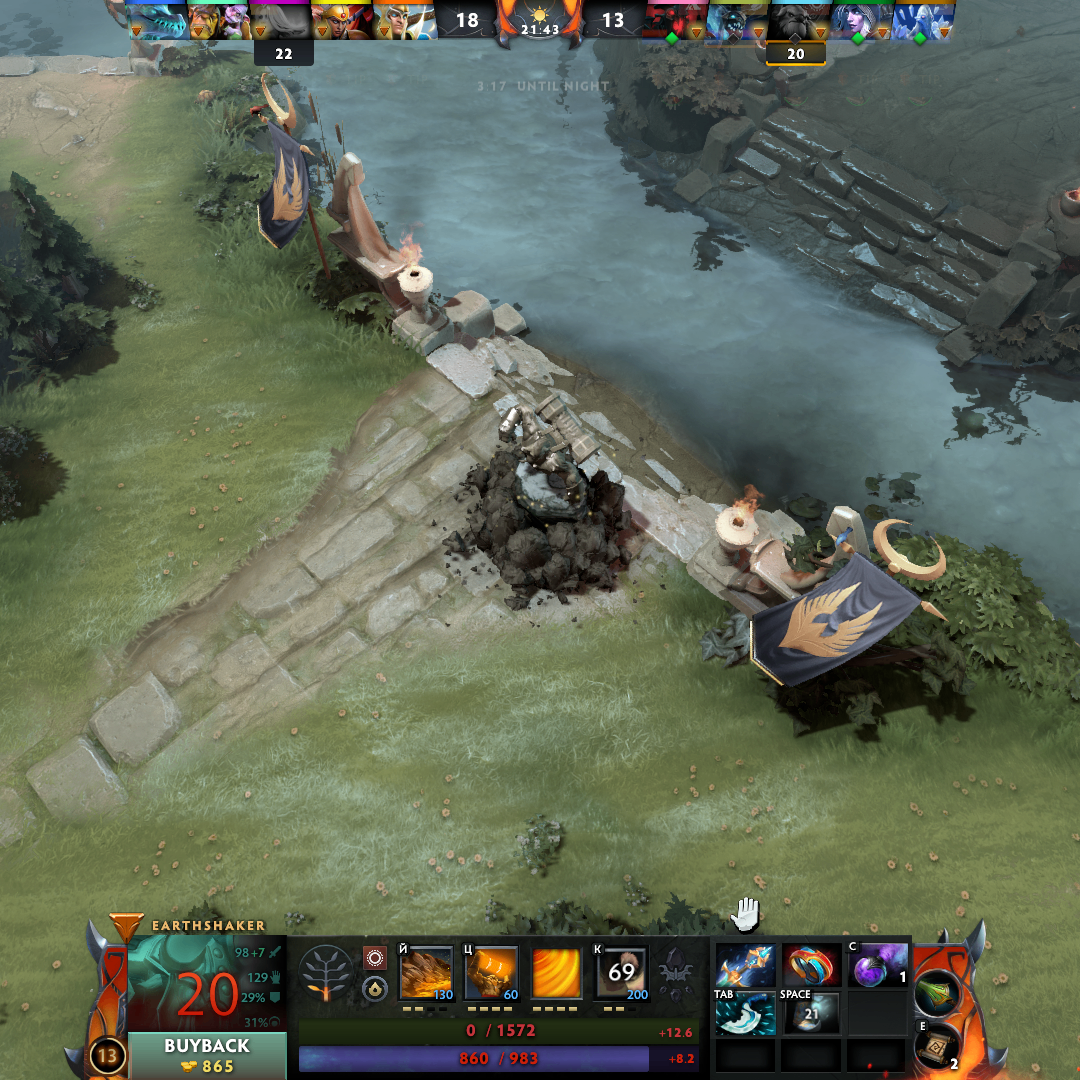The image size is (1080, 1080).
Task: Select the greyed-out dead ally portrait showing 22
Action: (x=282, y=20)
